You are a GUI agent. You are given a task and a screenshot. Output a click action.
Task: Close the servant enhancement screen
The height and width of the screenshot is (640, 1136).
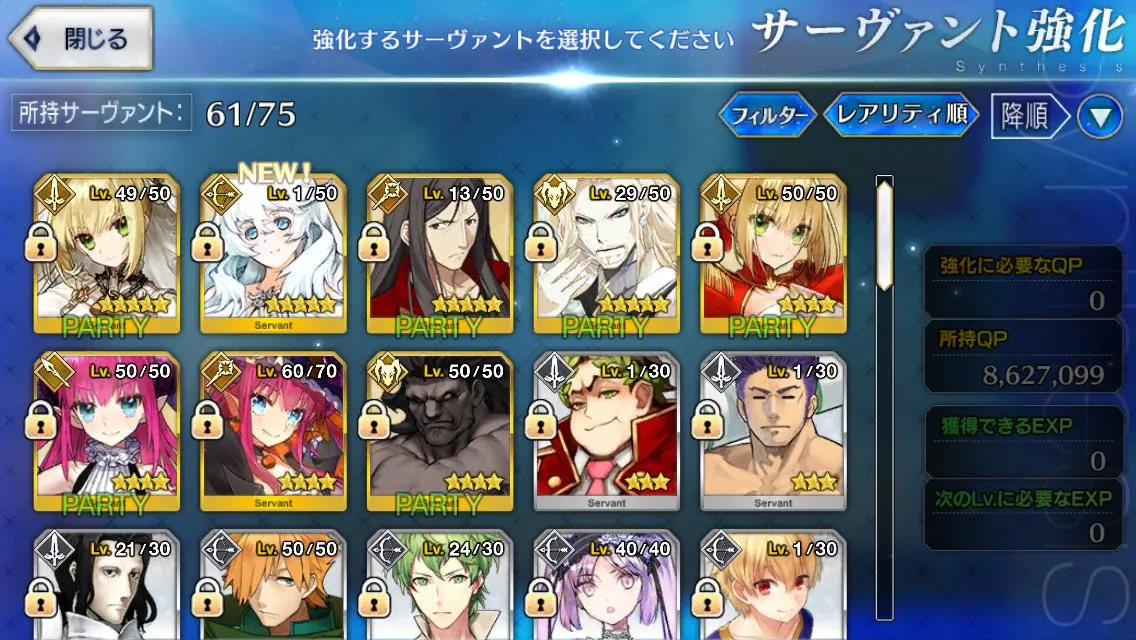[x=82, y=40]
